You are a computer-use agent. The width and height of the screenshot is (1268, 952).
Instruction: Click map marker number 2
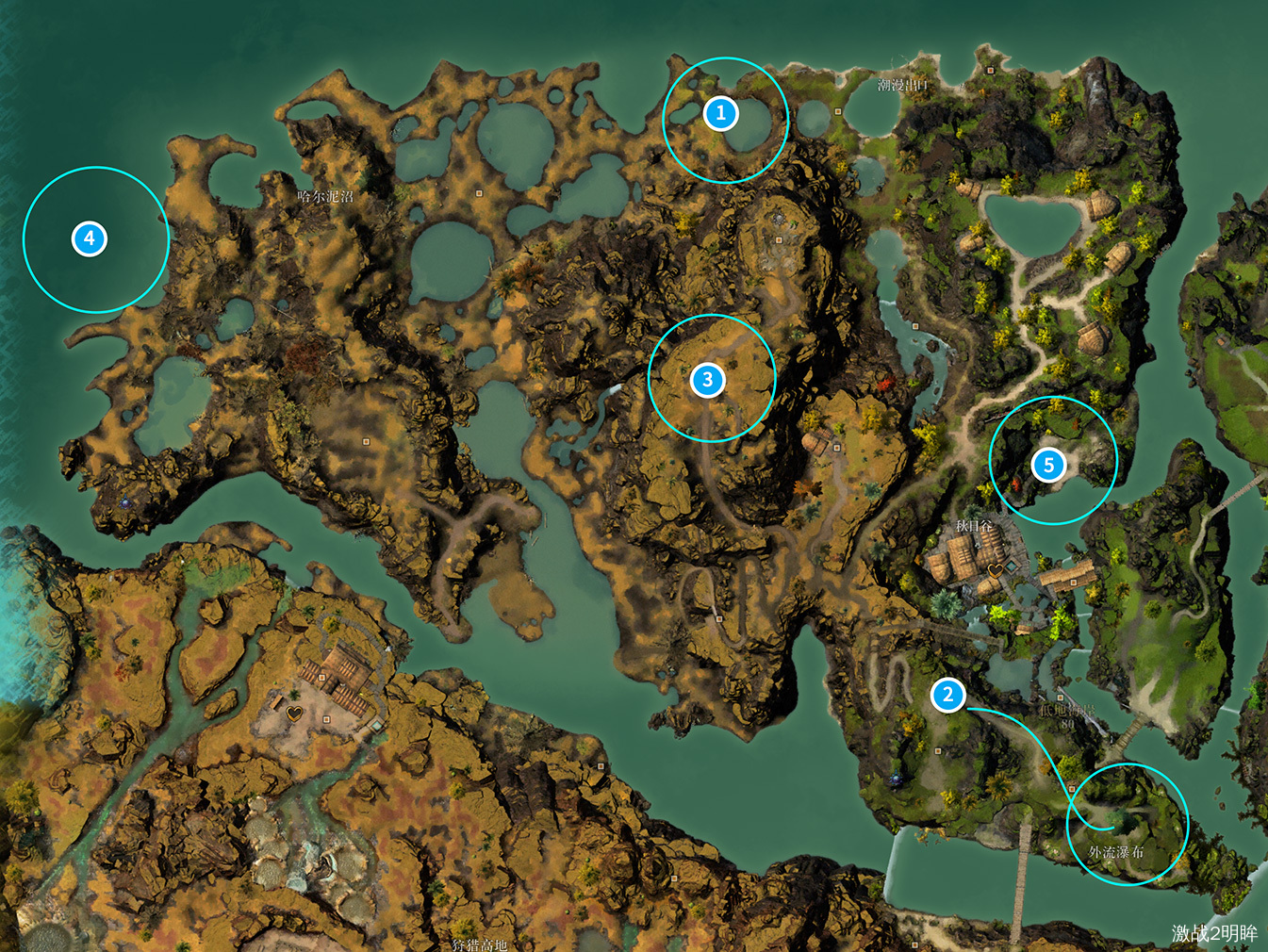click(x=947, y=696)
